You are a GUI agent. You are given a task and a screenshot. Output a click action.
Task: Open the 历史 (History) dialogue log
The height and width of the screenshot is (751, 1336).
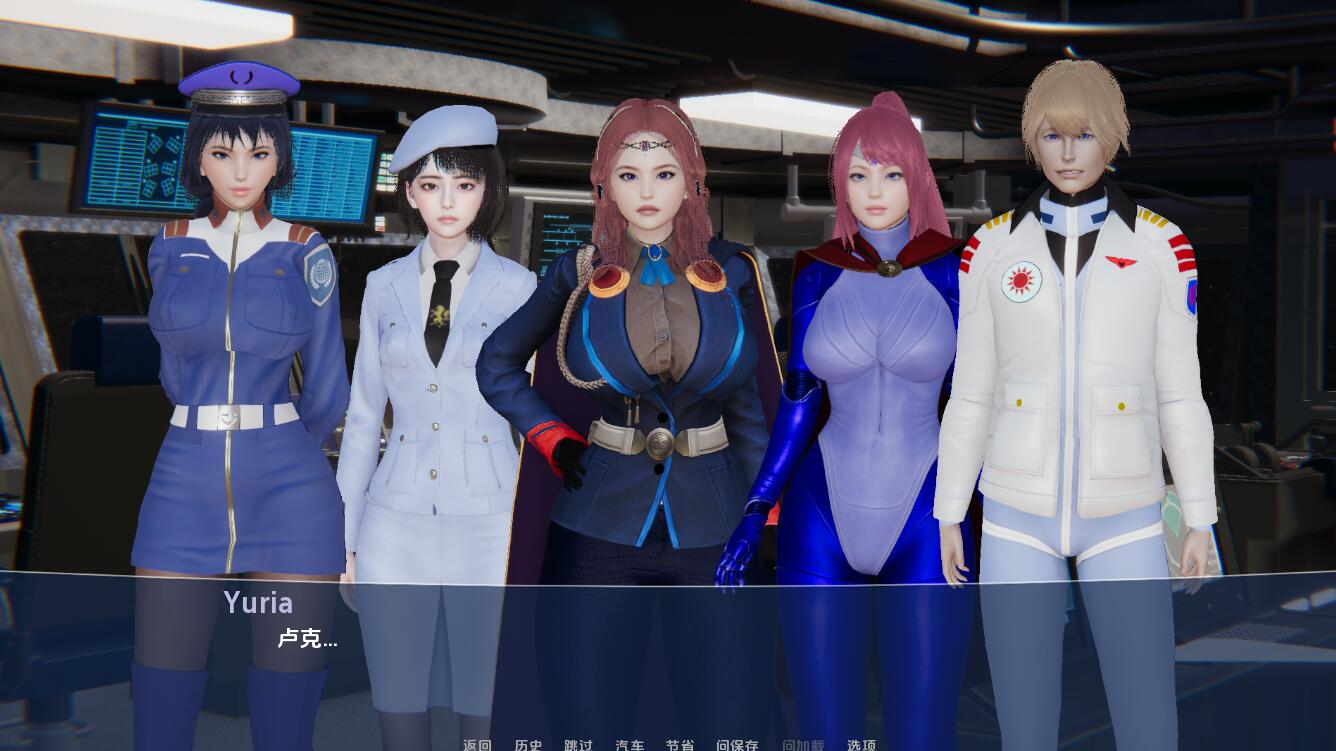point(529,745)
